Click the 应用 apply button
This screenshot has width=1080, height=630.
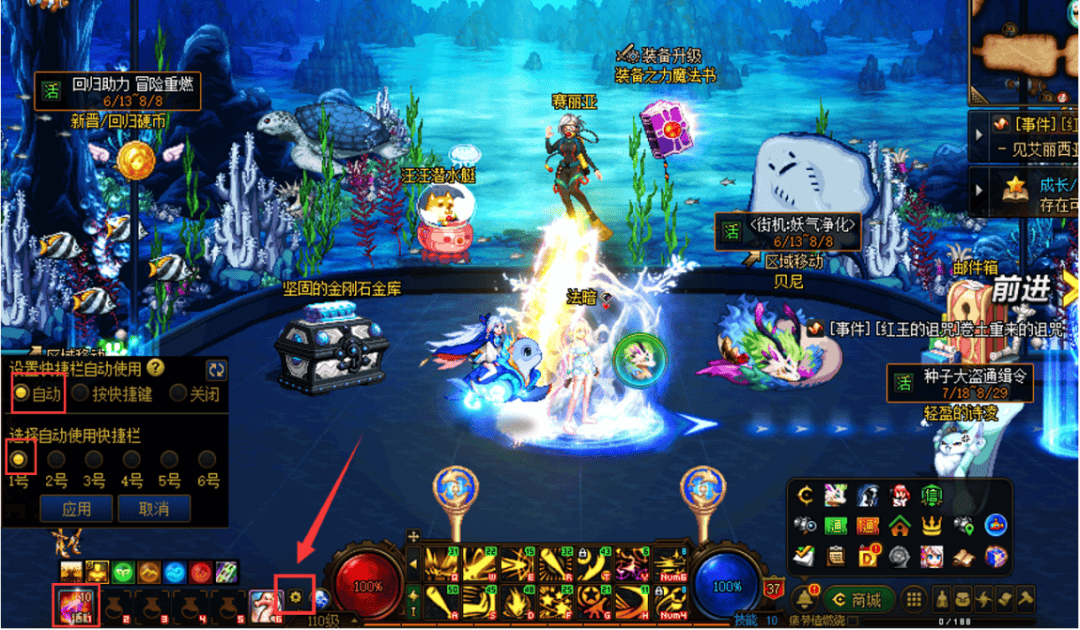point(76,509)
